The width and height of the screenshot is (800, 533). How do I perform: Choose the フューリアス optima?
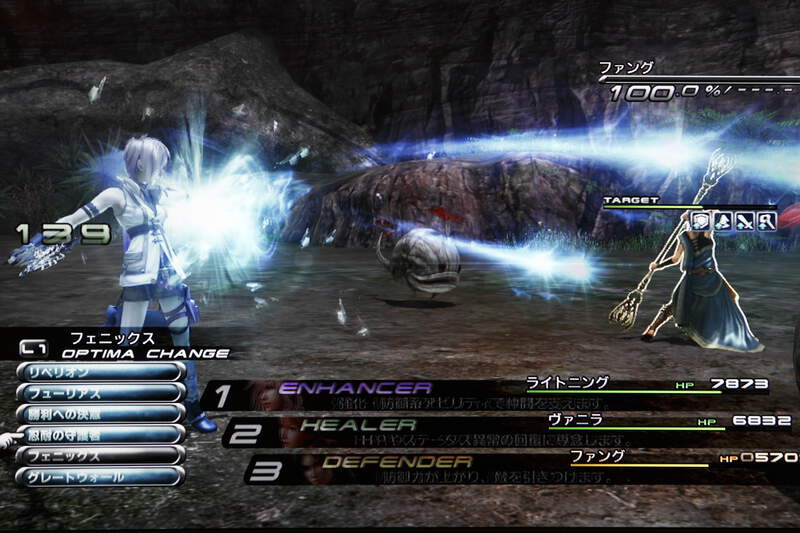(x=100, y=392)
